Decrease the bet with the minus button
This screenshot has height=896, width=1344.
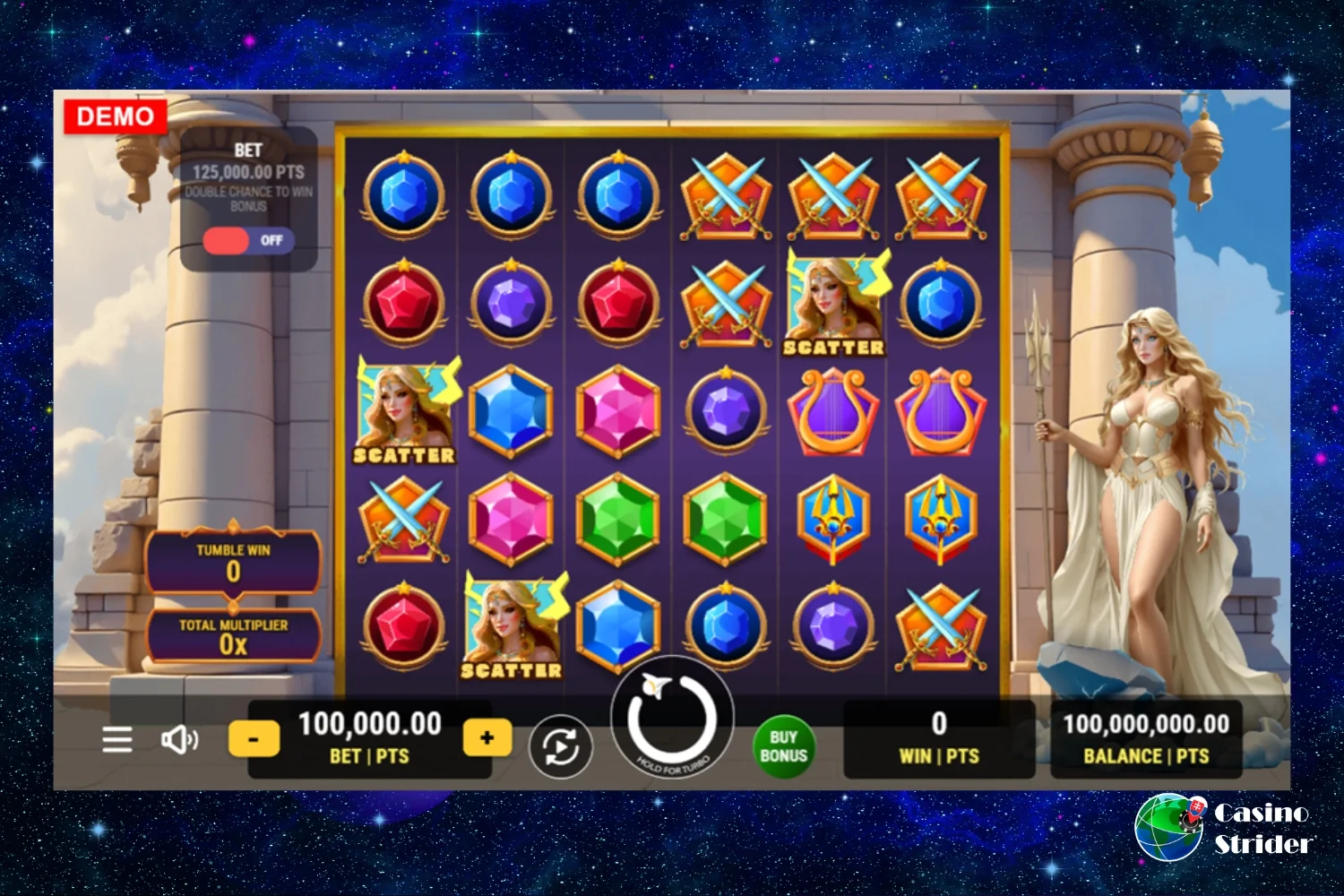254,739
